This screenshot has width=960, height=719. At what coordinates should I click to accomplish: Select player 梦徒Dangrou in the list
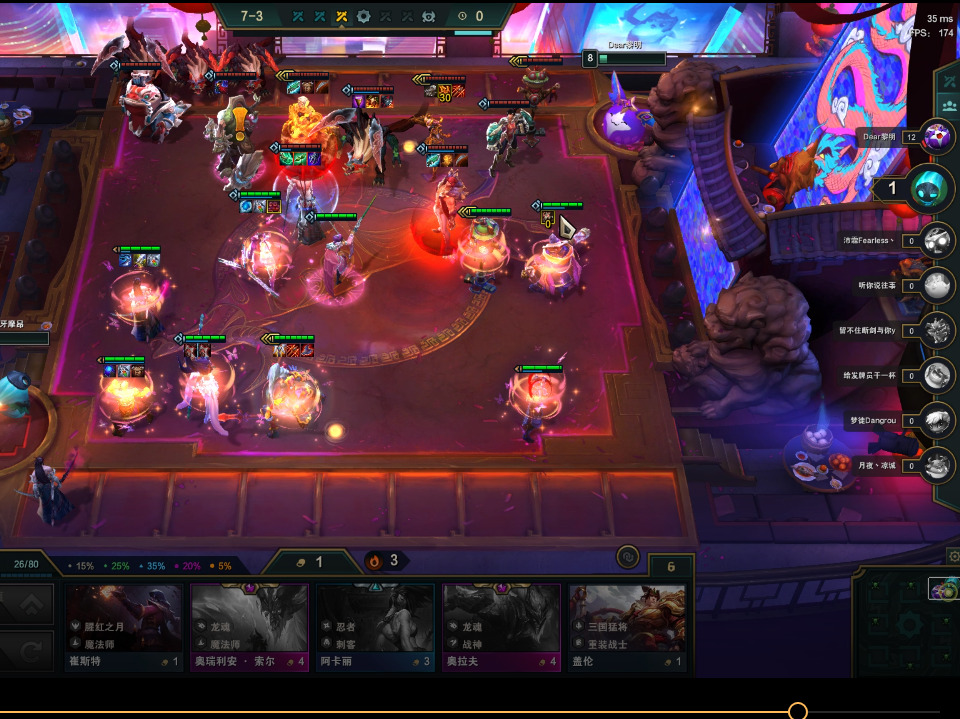[x=938, y=421]
